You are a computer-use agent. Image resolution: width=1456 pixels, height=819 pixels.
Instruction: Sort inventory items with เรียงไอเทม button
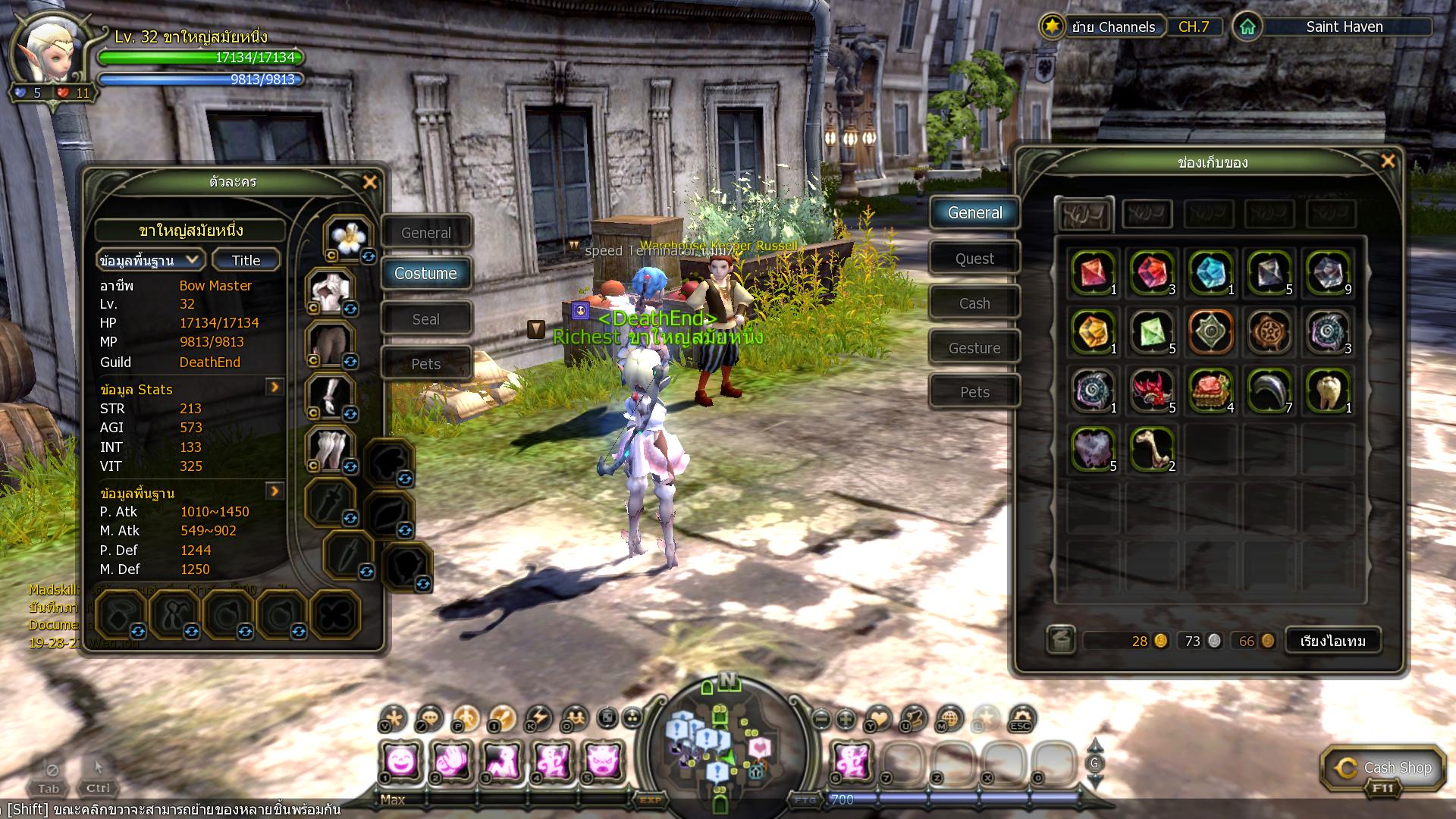[x=1332, y=641]
